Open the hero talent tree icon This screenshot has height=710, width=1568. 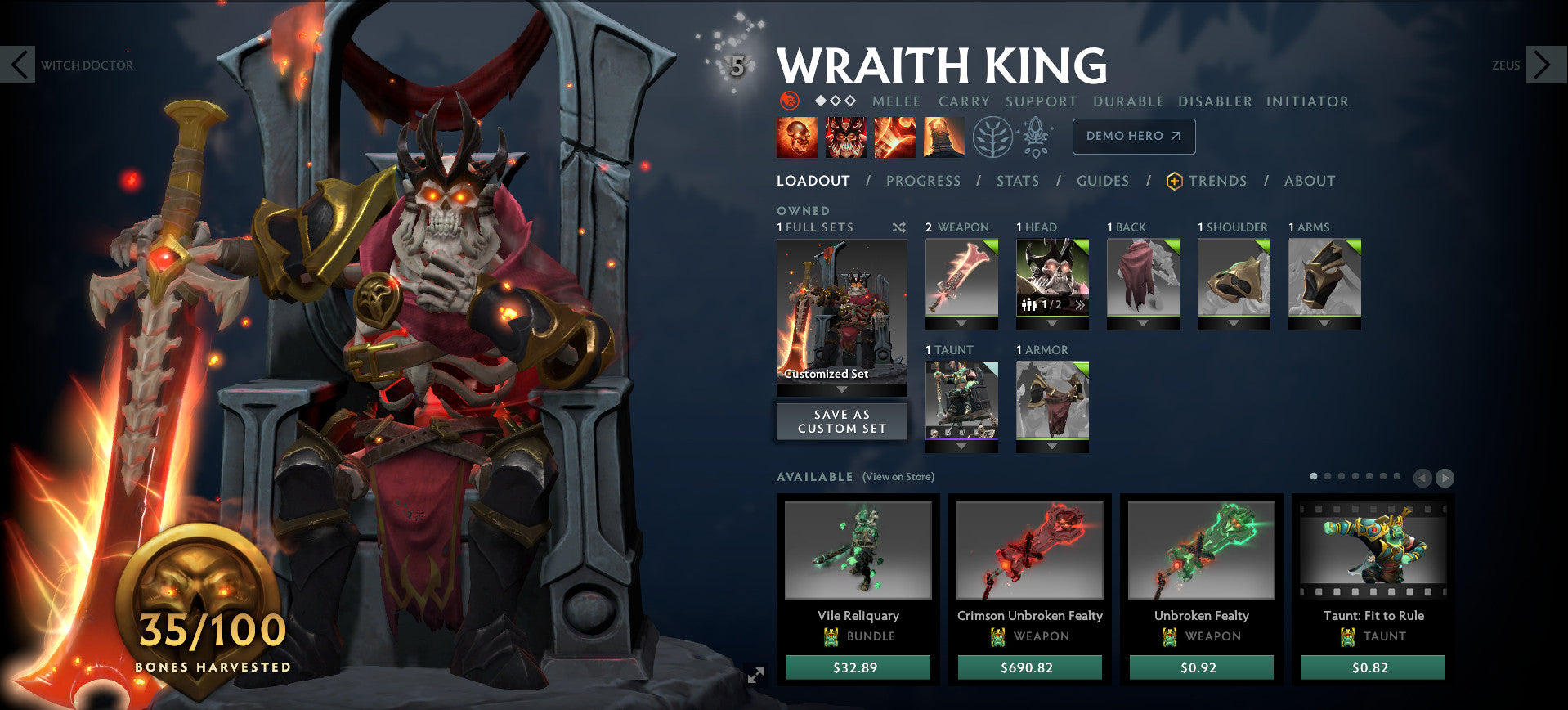[x=992, y=137]
